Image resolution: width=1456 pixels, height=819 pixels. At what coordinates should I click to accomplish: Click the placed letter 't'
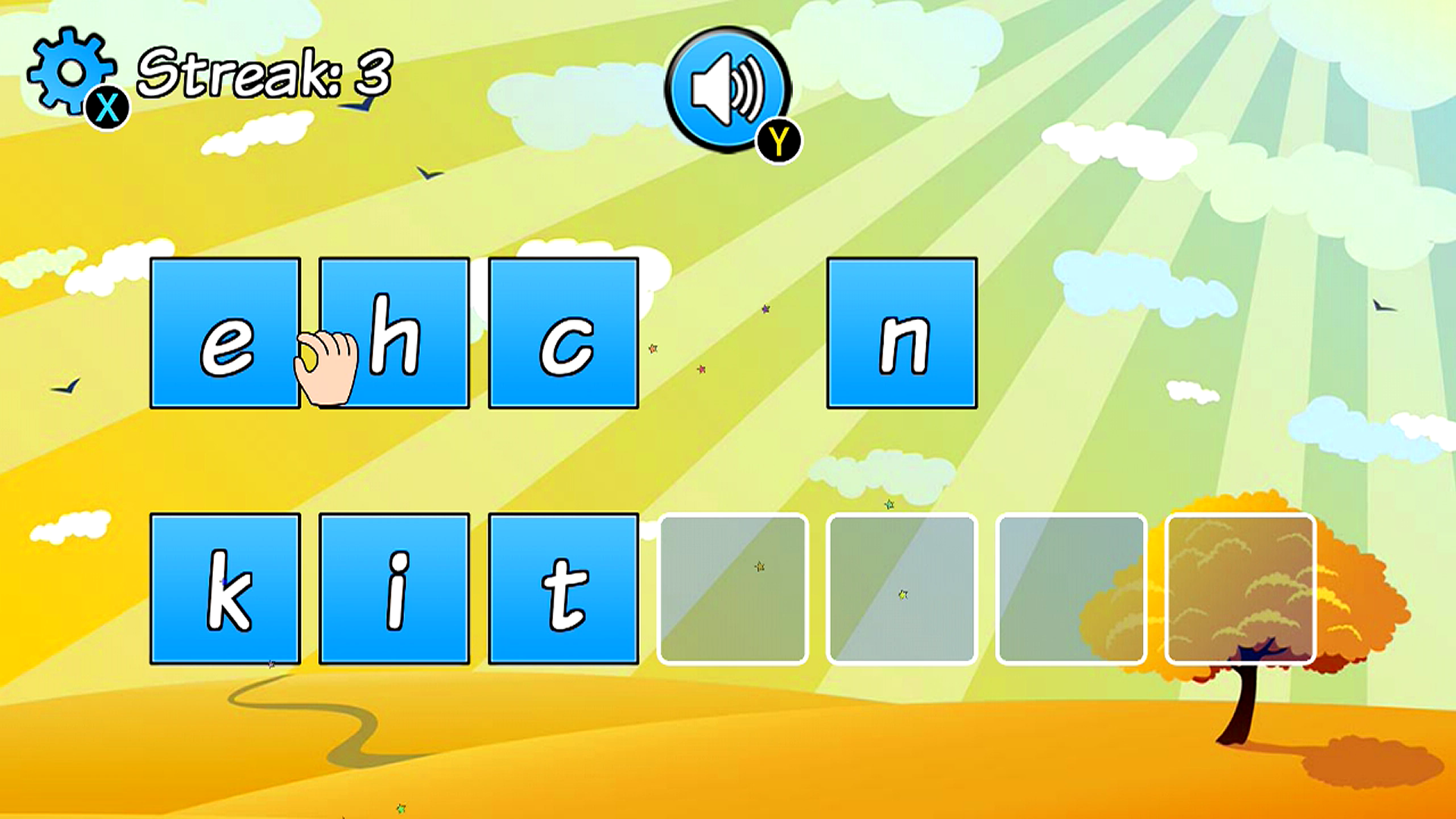tap(565, 588)
